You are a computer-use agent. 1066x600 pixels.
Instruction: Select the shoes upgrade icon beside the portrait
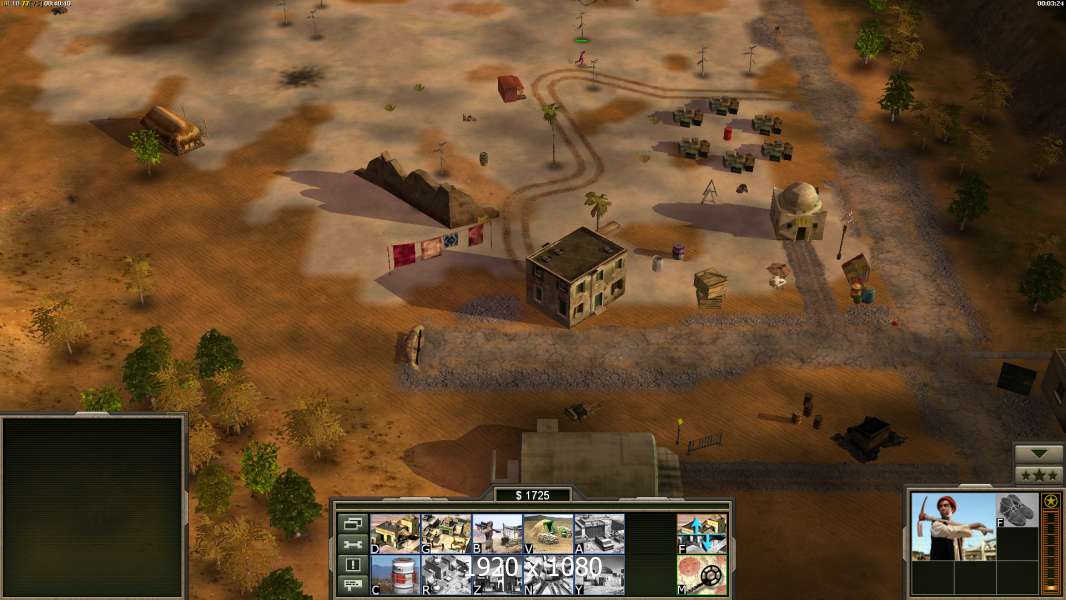tap(1017, 509)
